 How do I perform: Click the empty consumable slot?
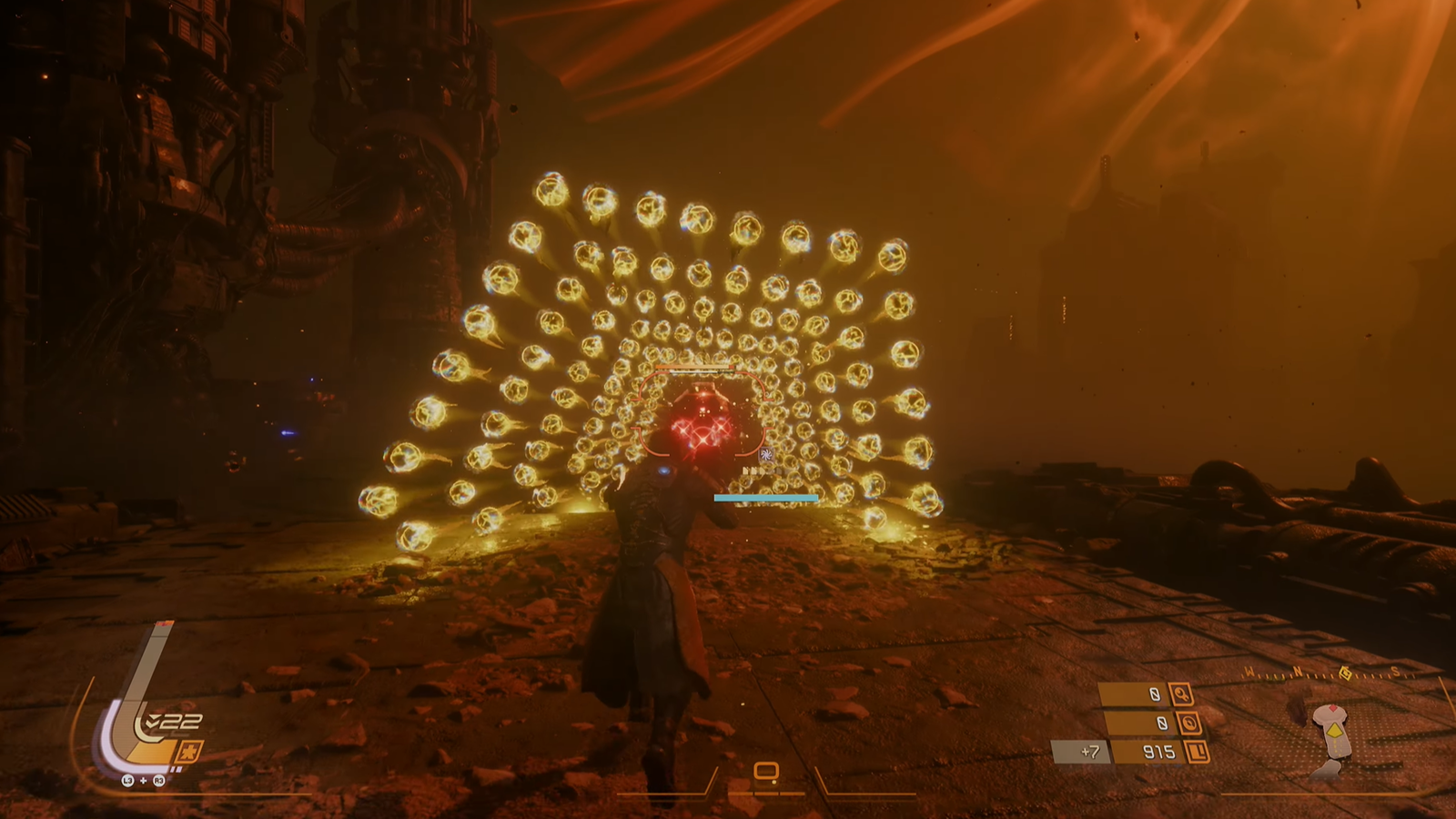[766, 773]
